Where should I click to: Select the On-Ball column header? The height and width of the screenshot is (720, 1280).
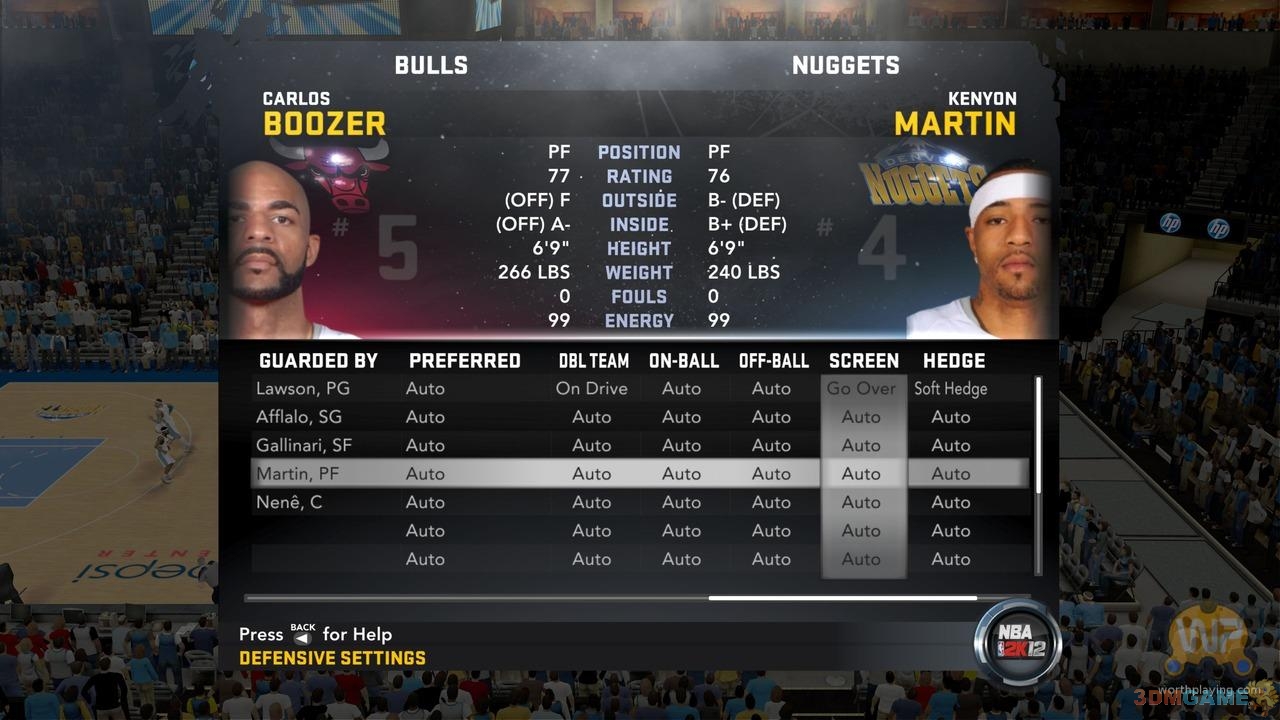tap(684, 361)
